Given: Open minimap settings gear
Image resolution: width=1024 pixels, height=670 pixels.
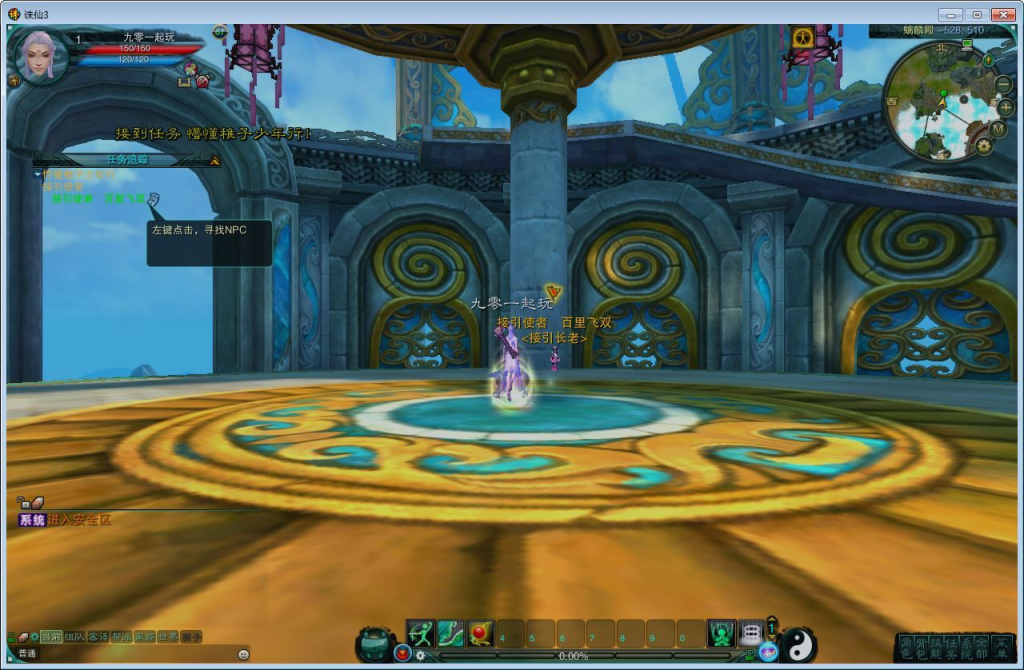Looking at the screenshot, I should (x=984, y=146).
